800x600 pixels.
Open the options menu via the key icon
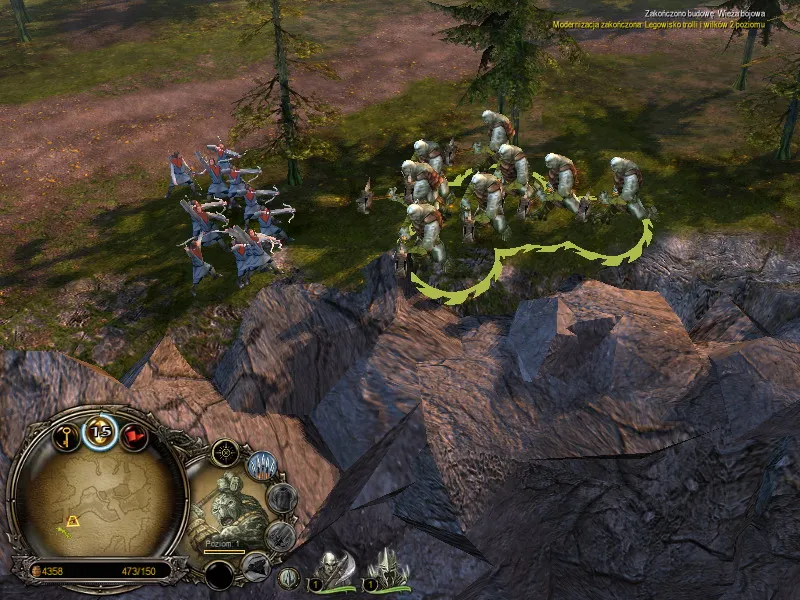pyautogui.click(x=67, y=437)
